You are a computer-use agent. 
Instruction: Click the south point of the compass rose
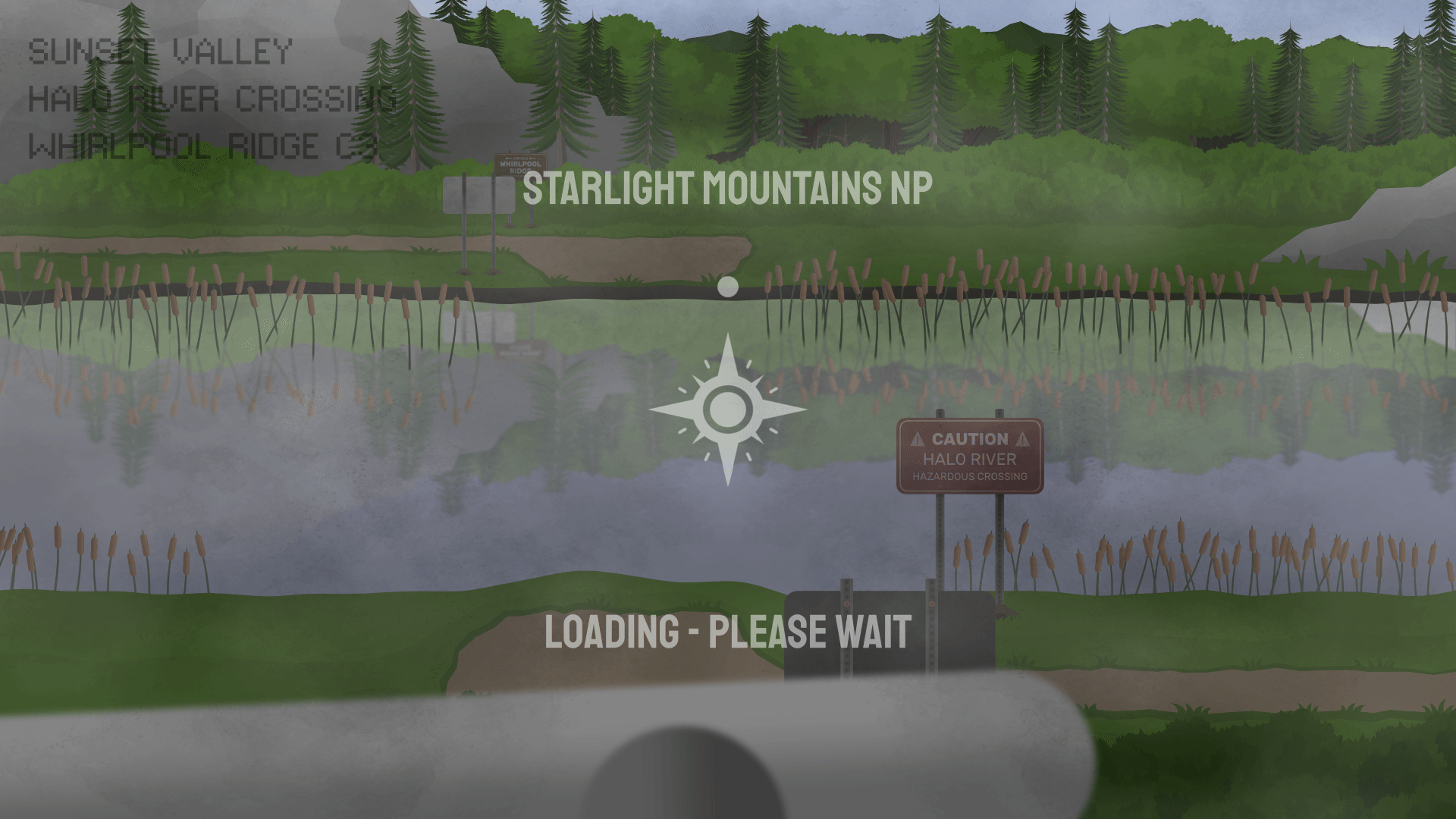point(728,465)
